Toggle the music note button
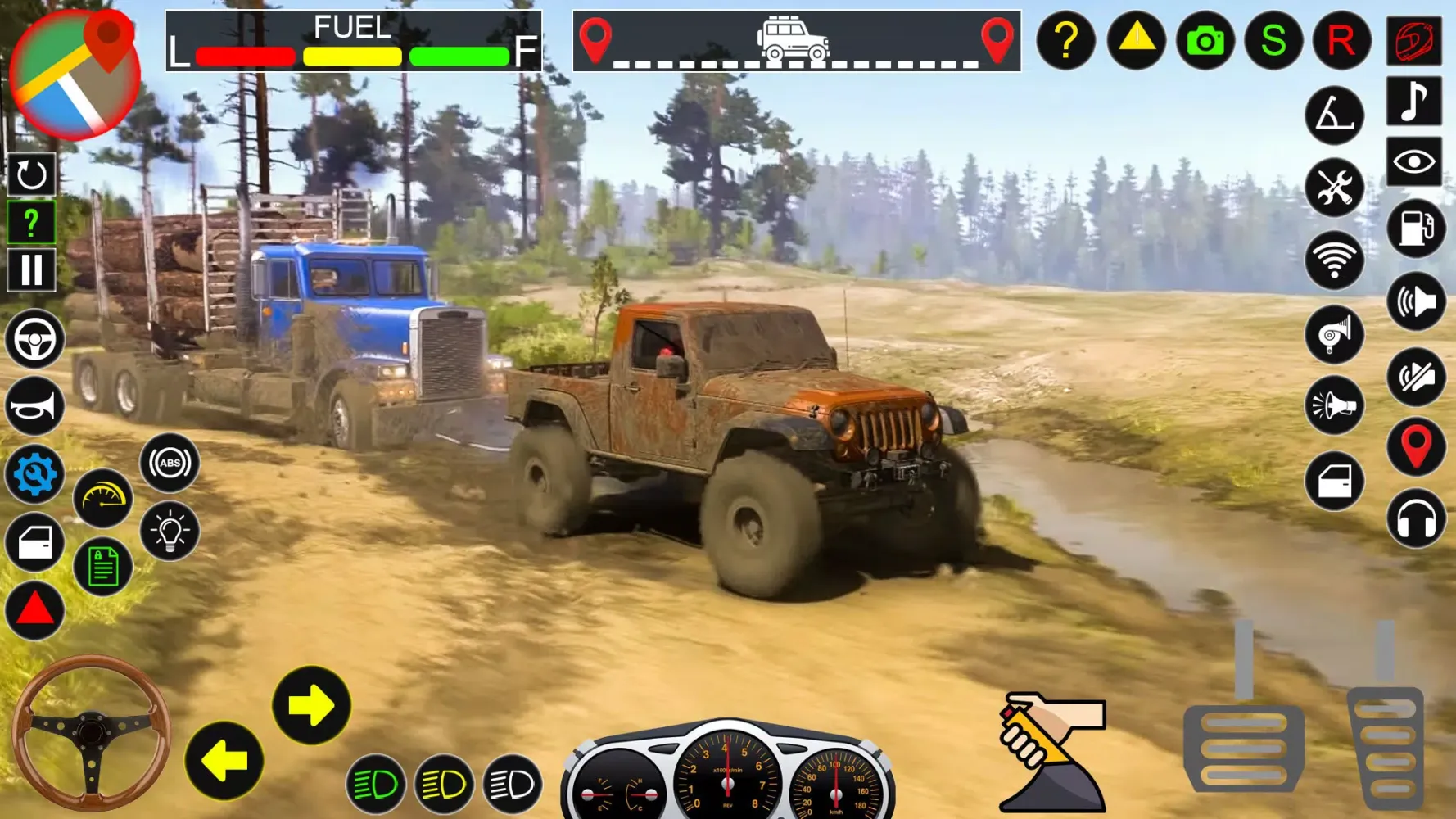1456x819 pixels. [1414, 101]
